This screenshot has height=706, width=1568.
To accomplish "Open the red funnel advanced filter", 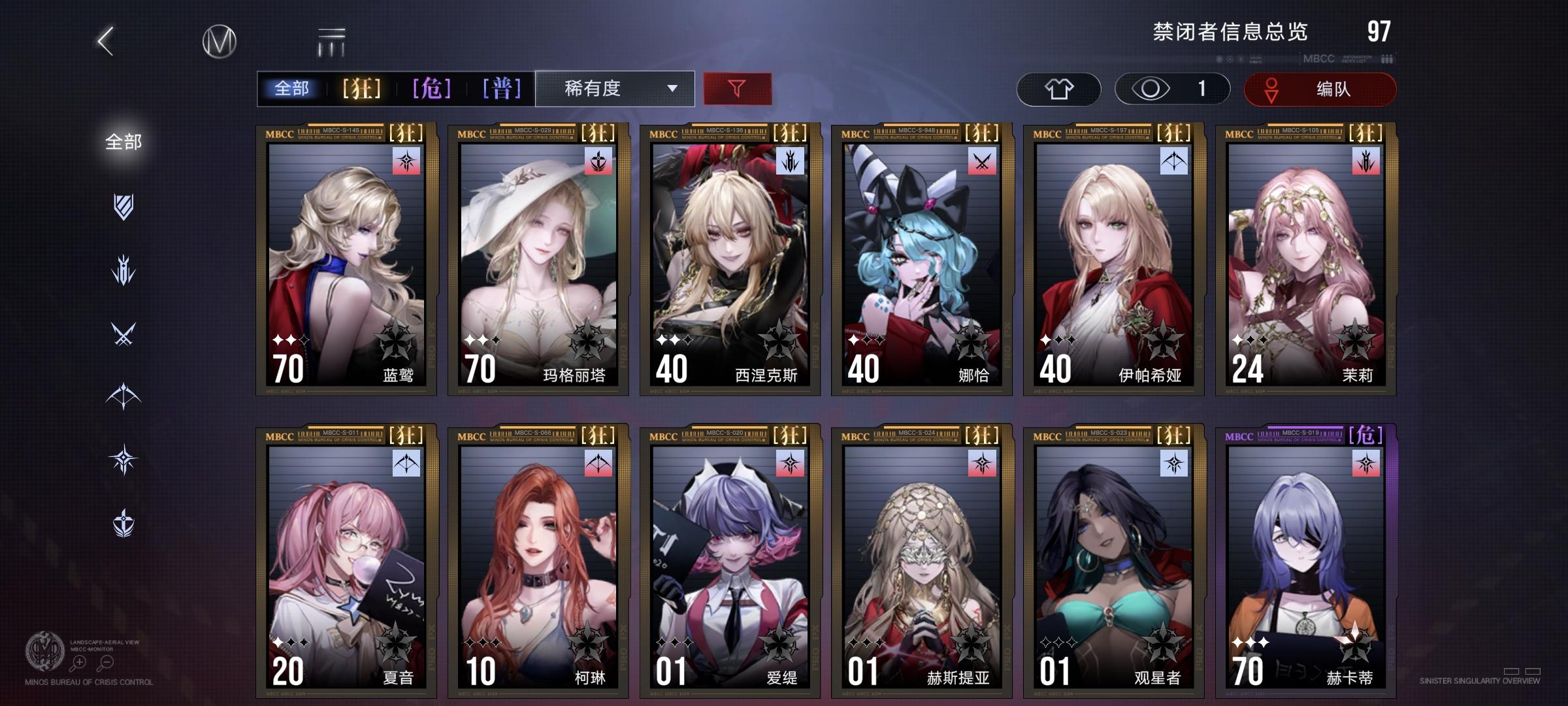I will coord(736,89).
